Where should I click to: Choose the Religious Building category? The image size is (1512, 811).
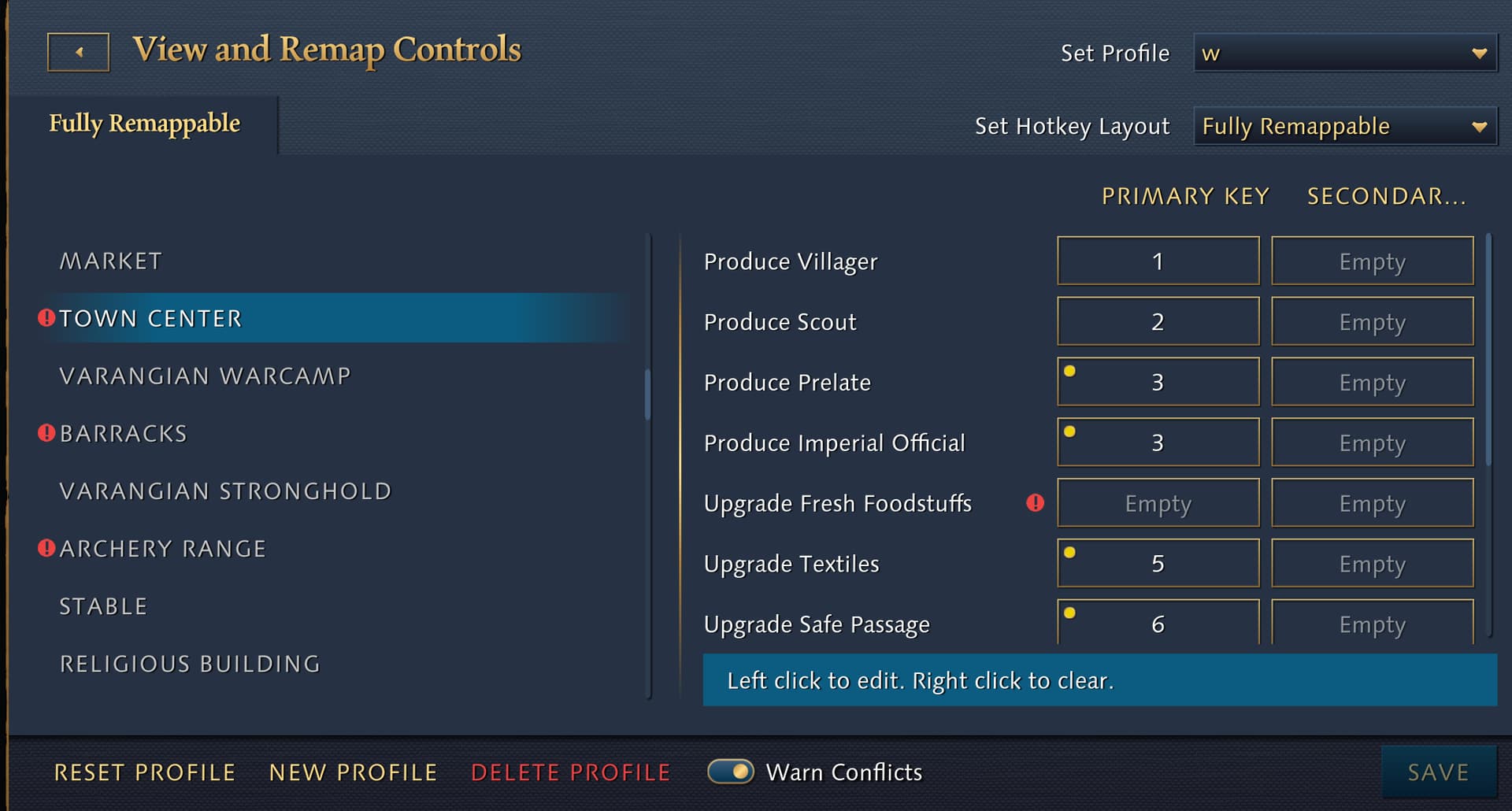[190, 664]
